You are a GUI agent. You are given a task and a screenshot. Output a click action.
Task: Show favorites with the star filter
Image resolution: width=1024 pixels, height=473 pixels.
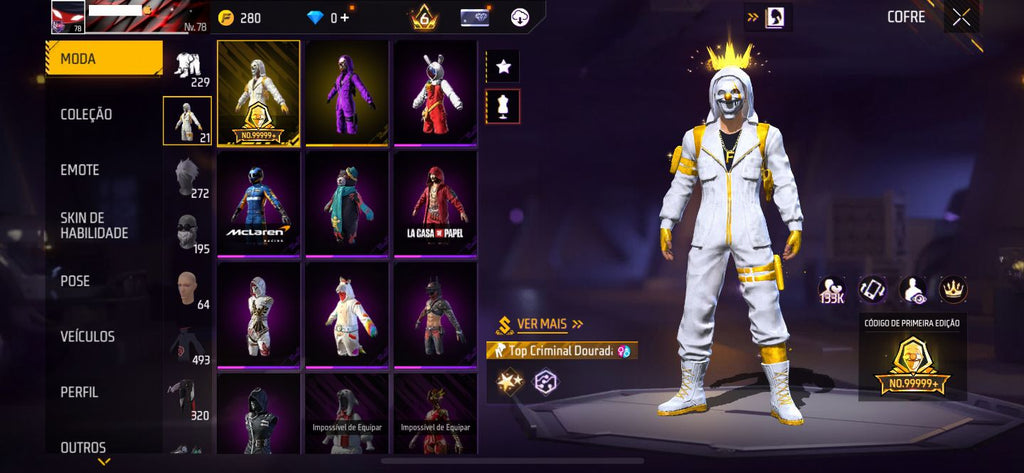(x=503, y=67)
